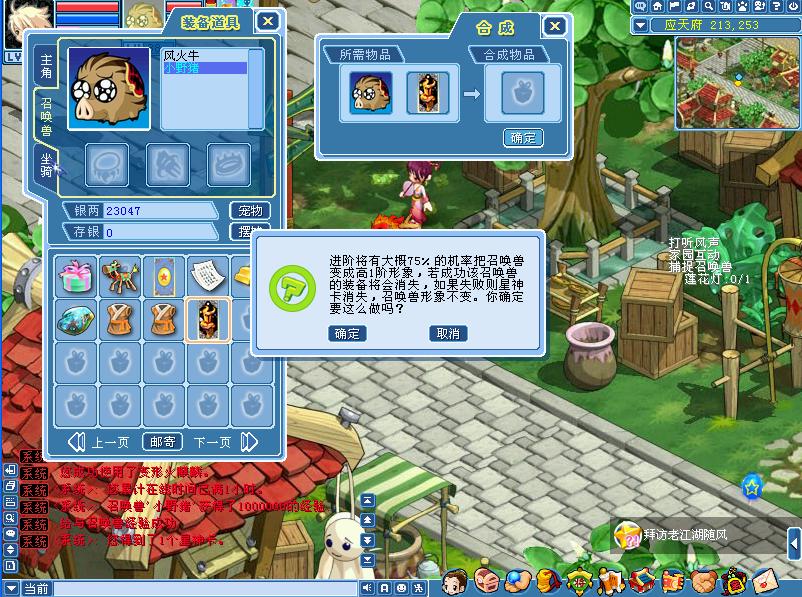Switch to the 主角 character tab
802x597 pixels.
(x=46, y=68)
